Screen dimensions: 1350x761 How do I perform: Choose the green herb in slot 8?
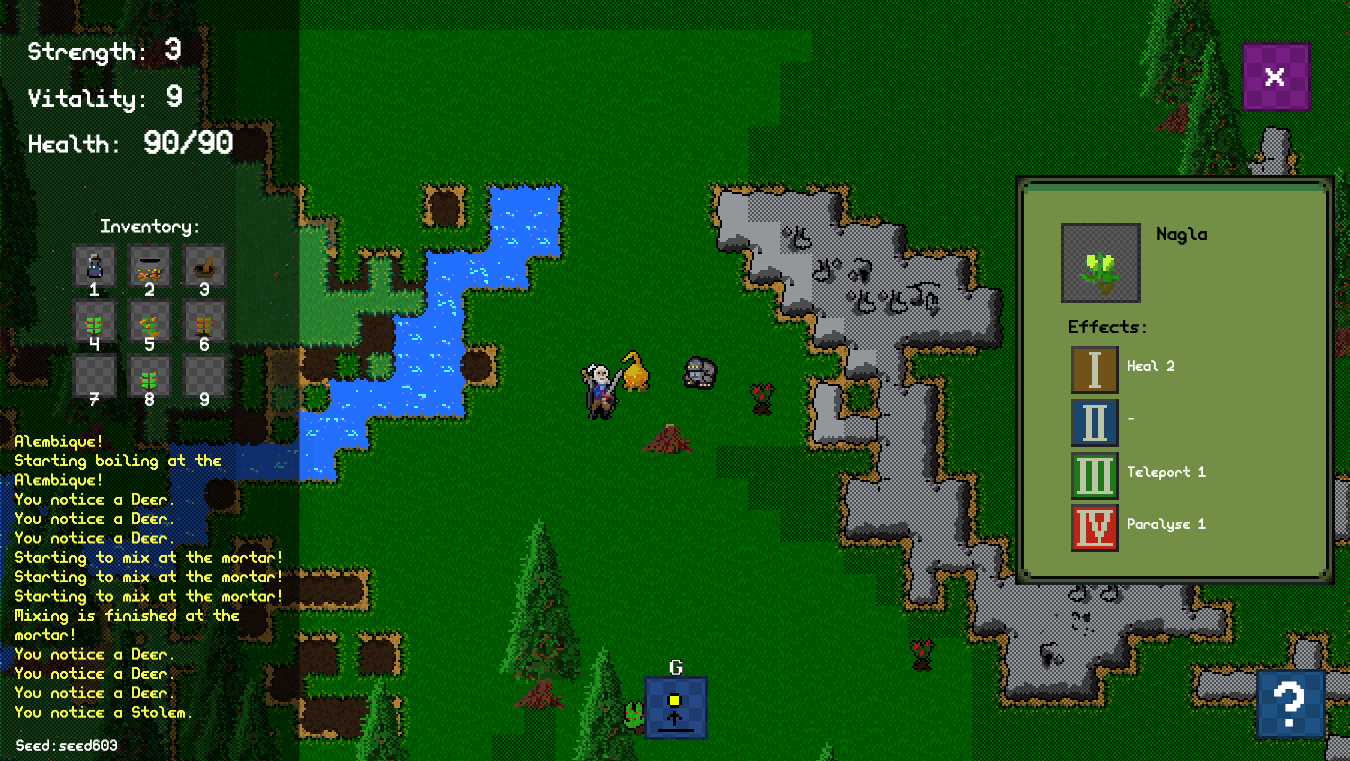(150, 376)
